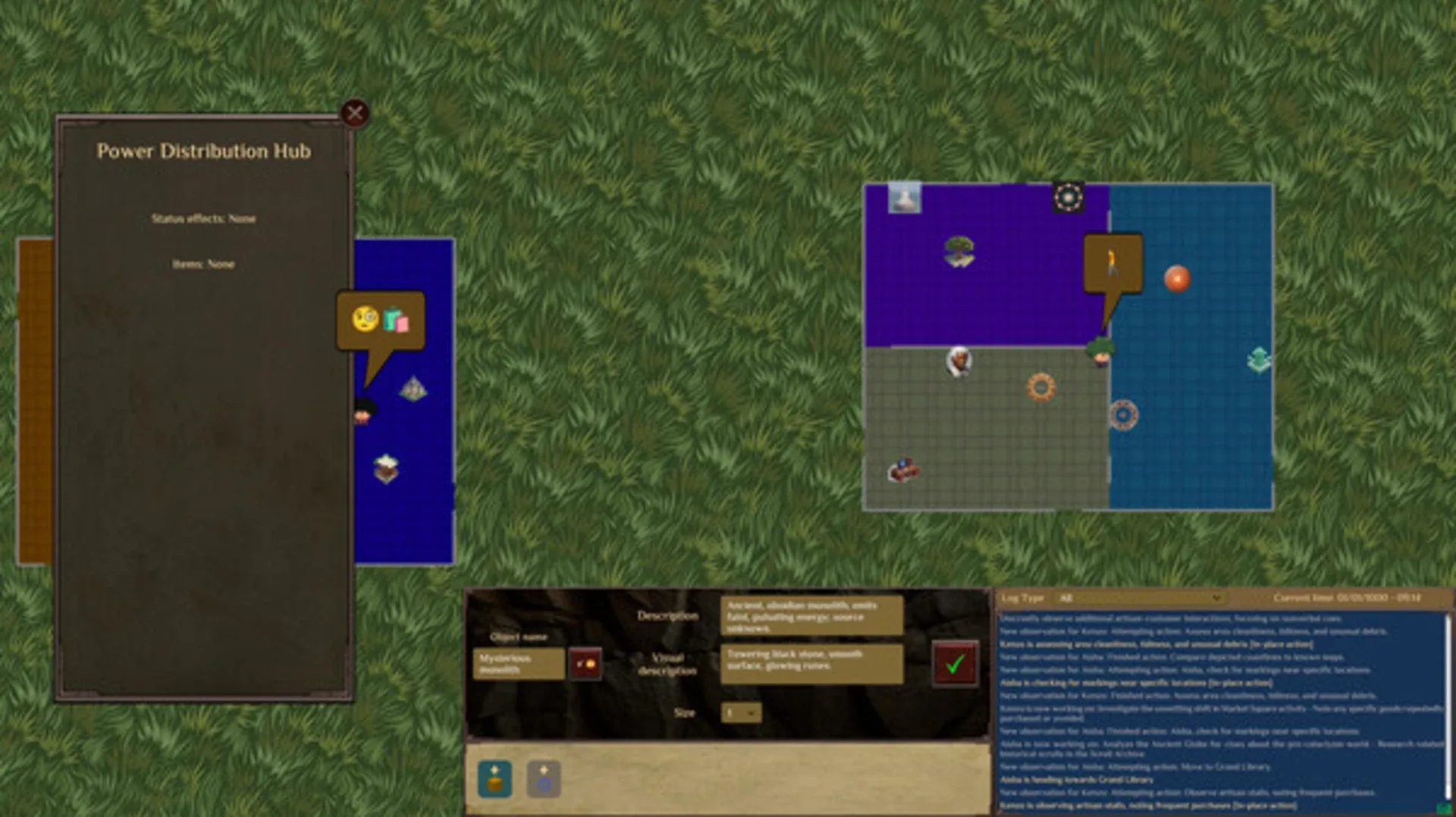Confirm object details with the green checkmark
The width and height of the screenshot is (1456, 817).
pos(955,665)
